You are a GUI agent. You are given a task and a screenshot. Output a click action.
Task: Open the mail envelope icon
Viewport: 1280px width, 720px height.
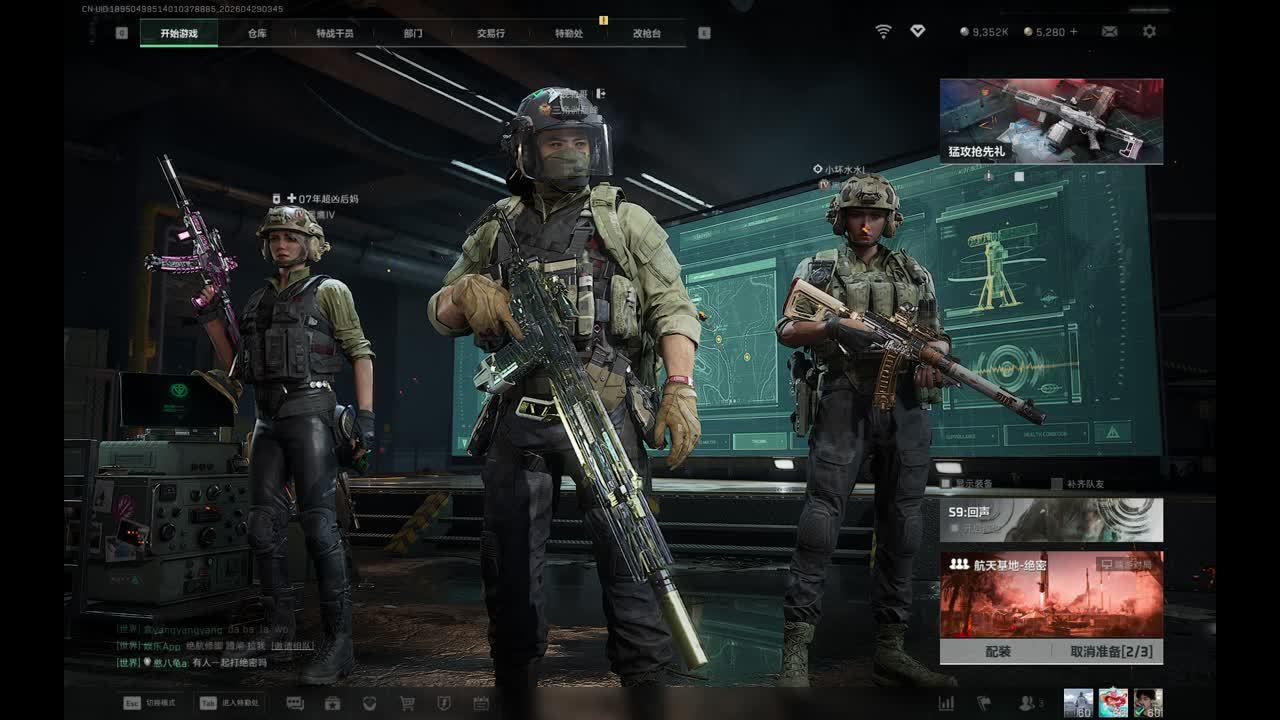point(1110,32)
